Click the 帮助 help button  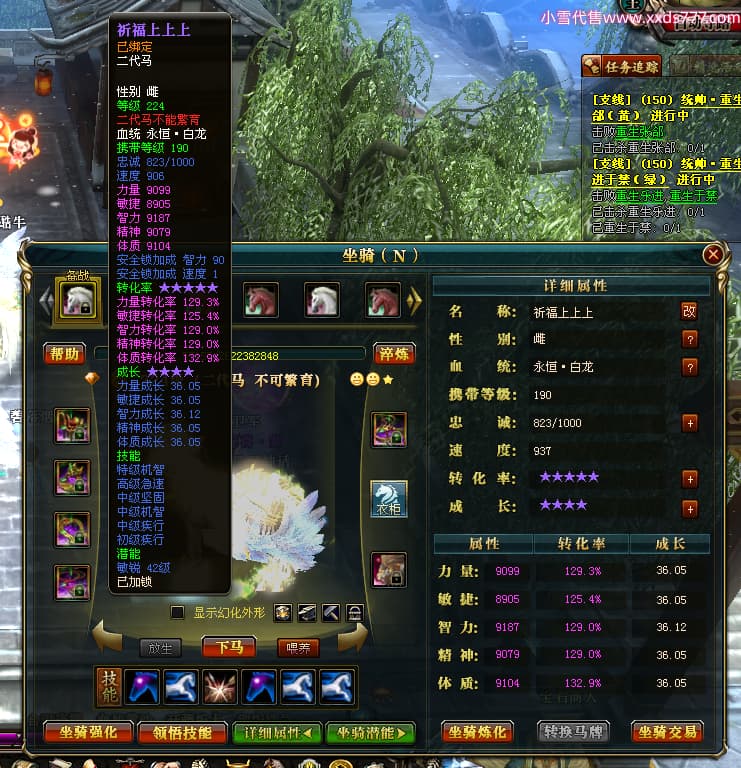coord(64,354)
